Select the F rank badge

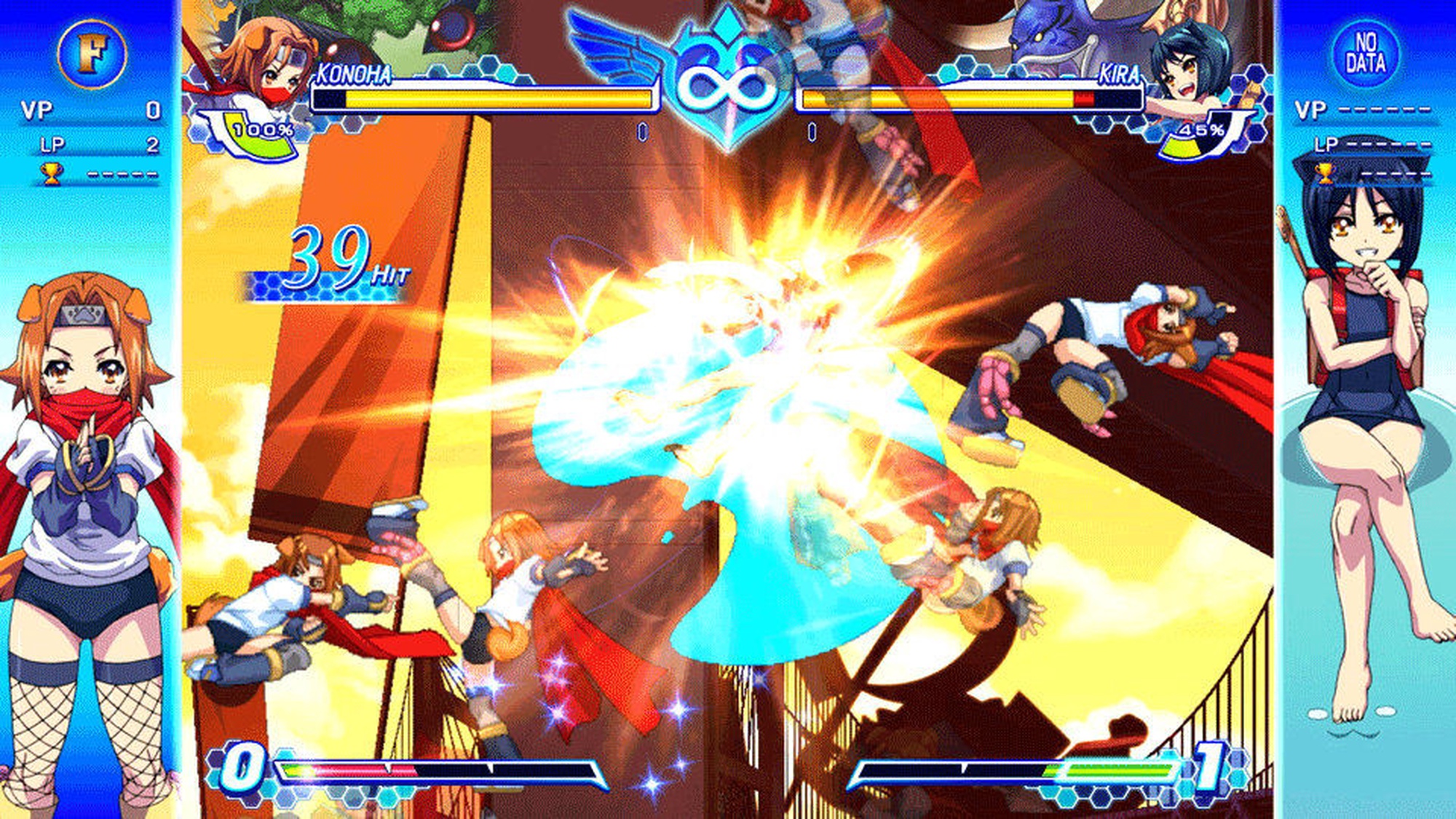(x=92, y=54)
